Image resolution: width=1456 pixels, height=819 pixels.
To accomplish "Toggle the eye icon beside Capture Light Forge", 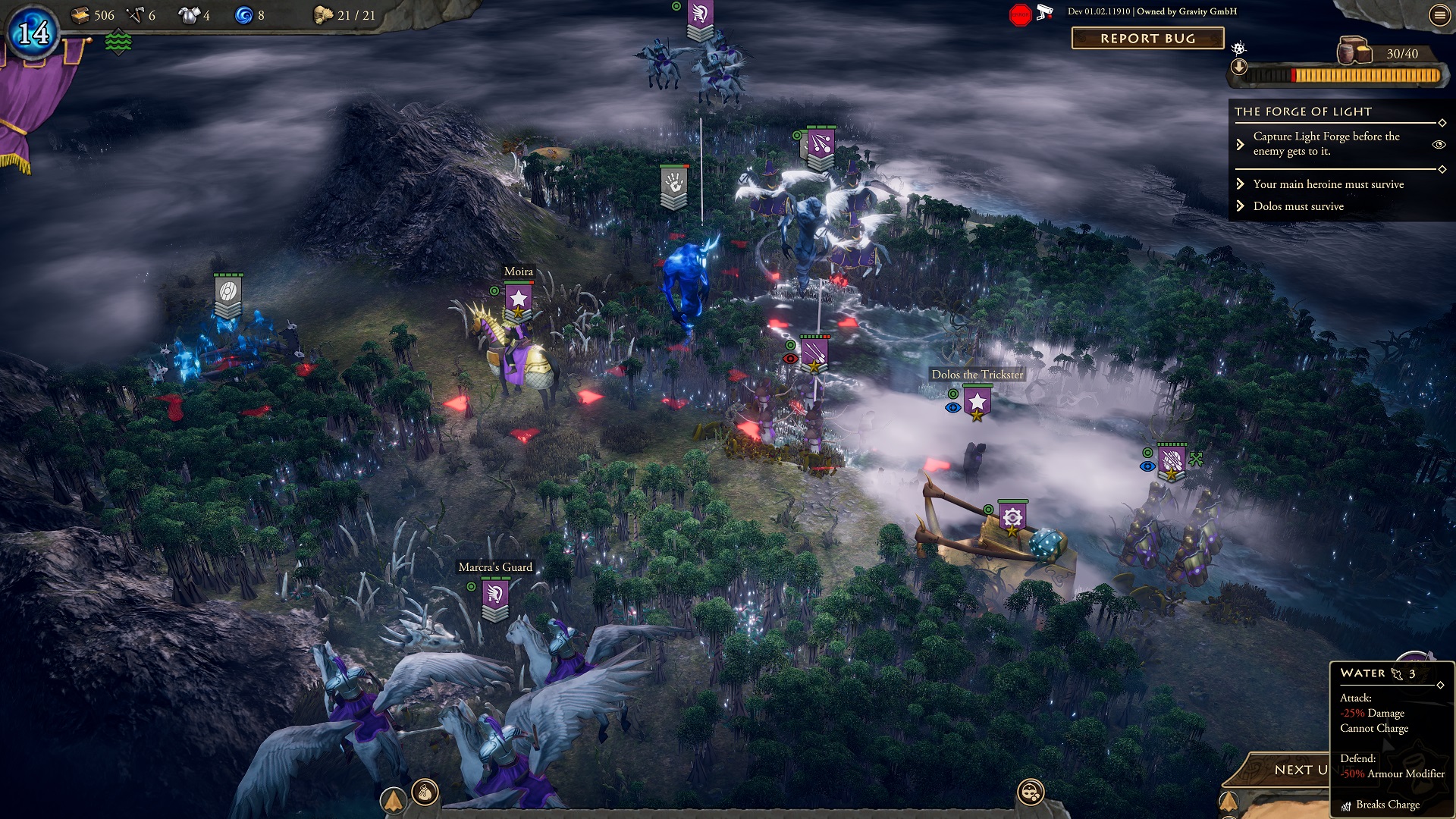I will (x=1438, y=144).
